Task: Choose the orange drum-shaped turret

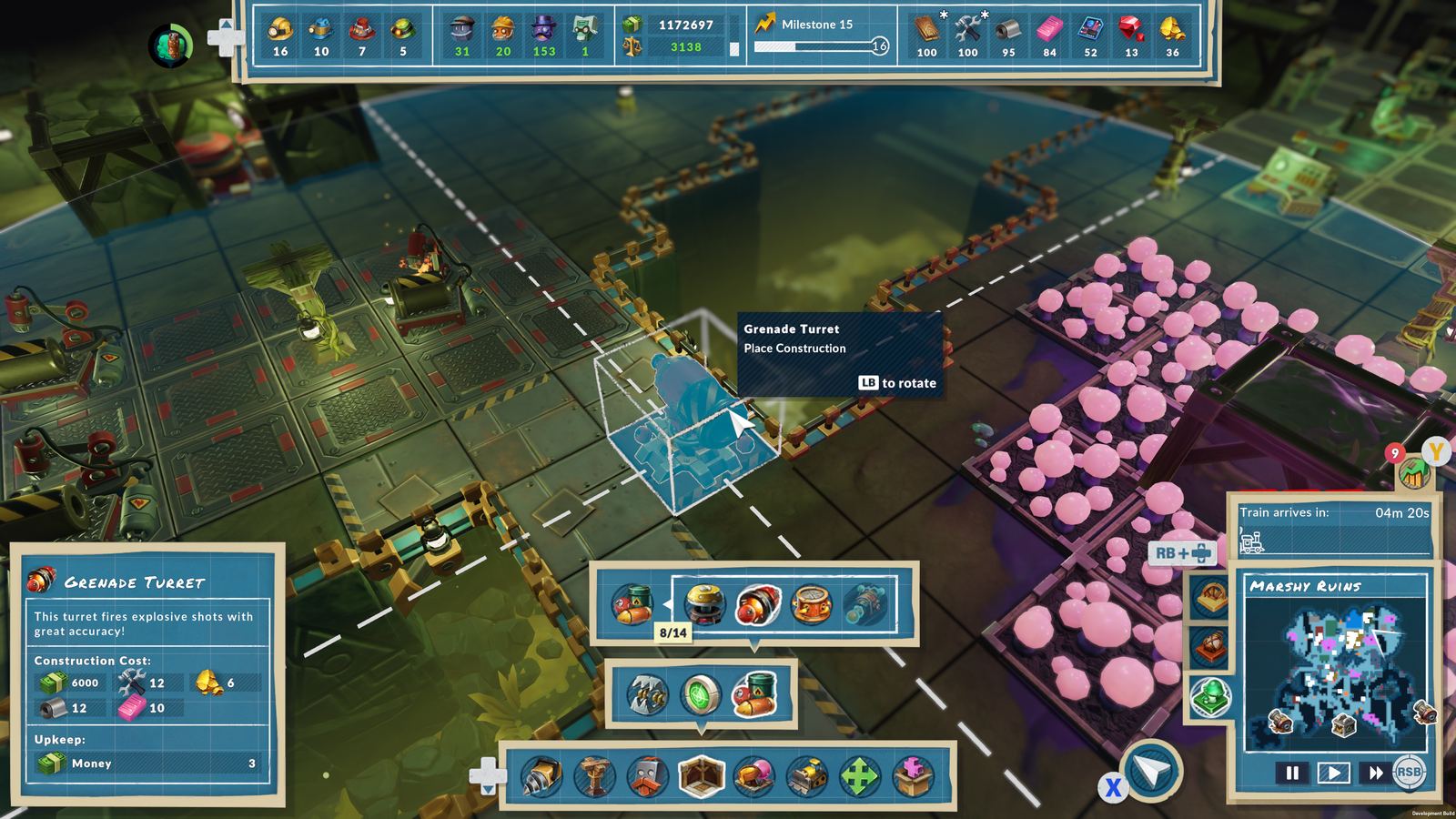Action: [x=811, y=604]
